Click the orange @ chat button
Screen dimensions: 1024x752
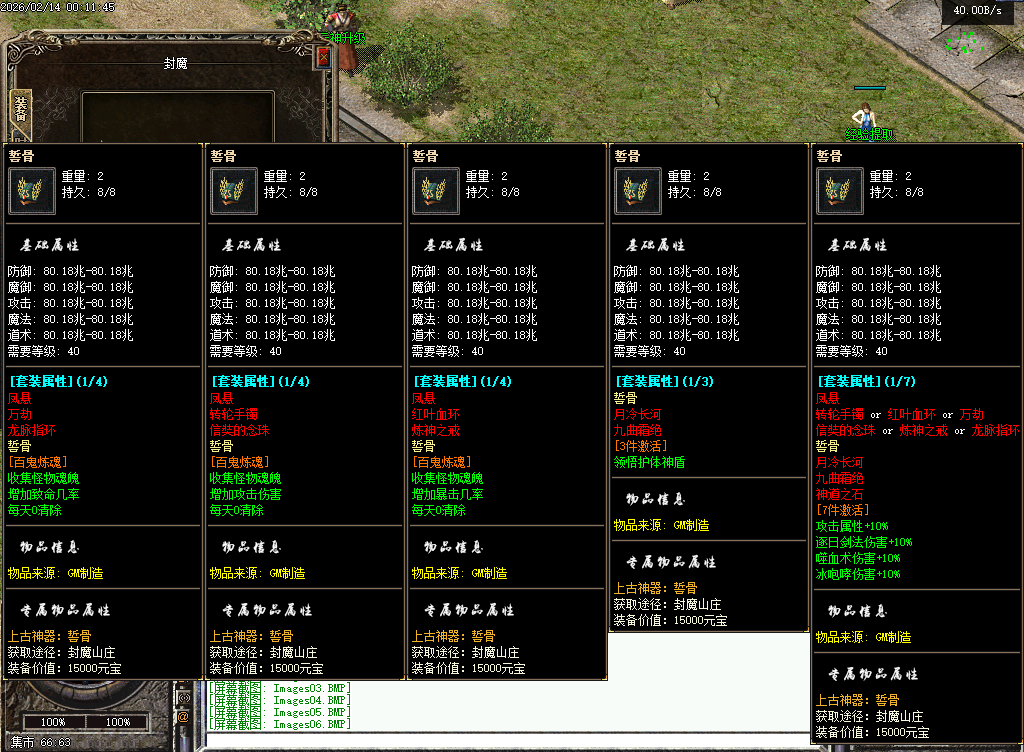[183, 716]
